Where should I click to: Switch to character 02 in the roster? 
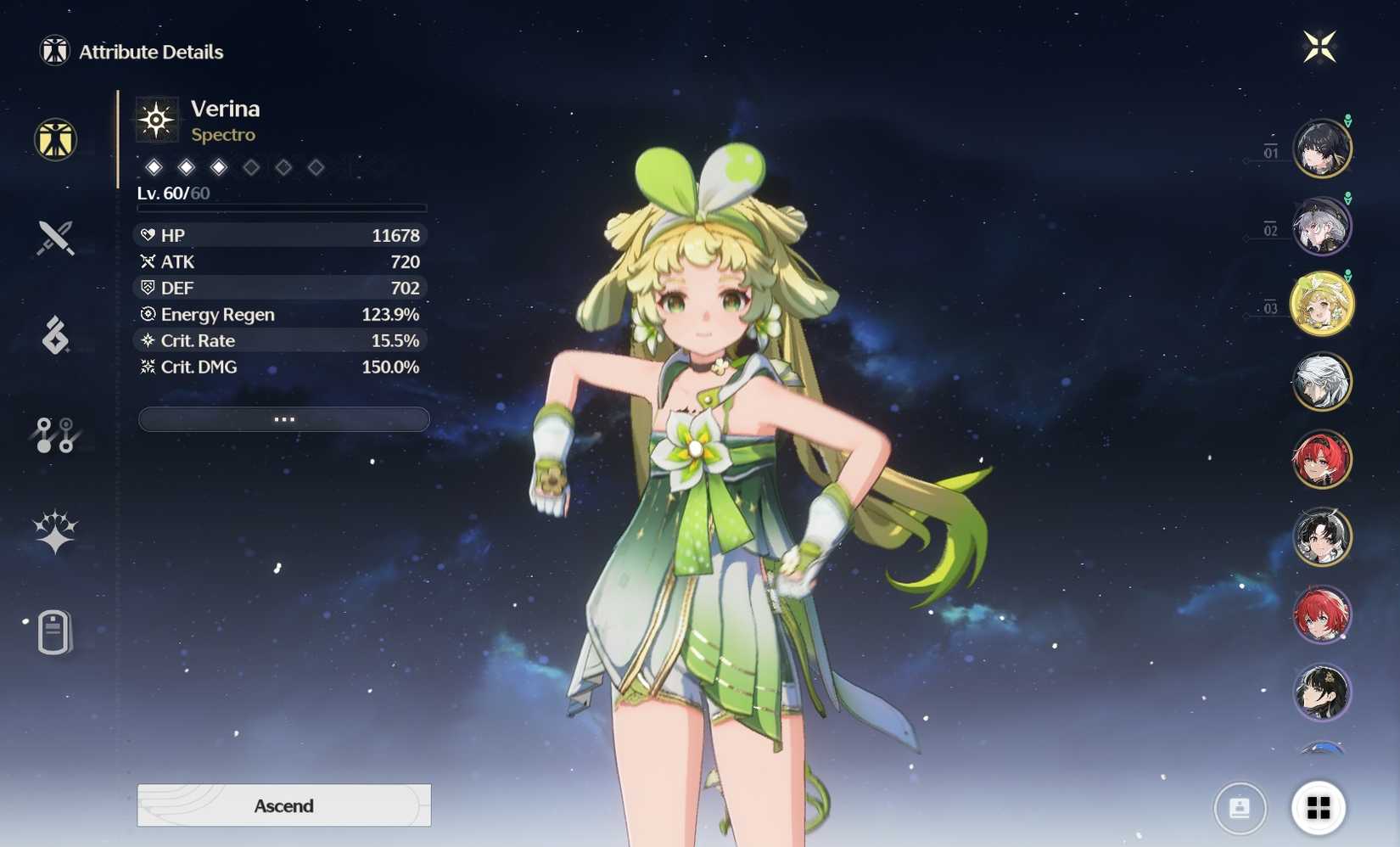click(1321, 226)
